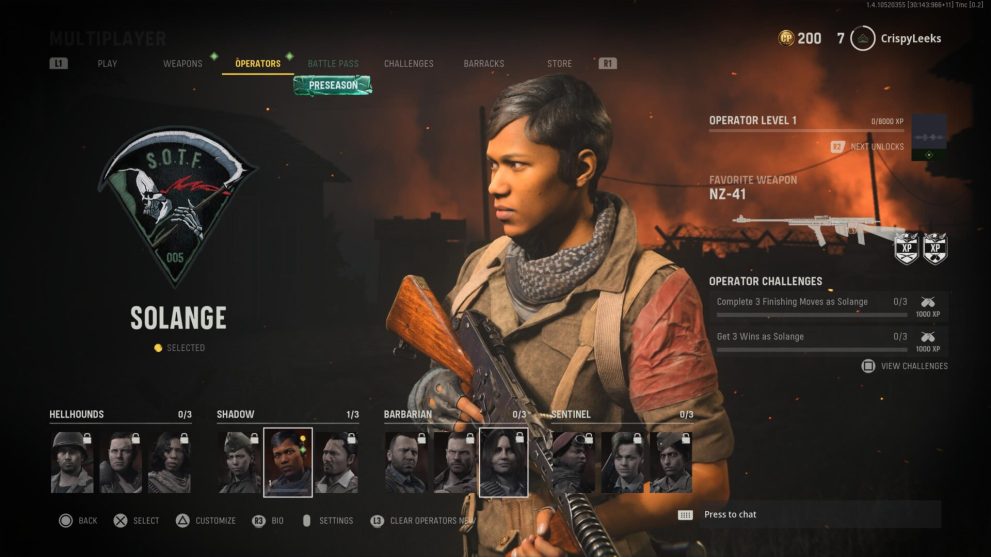The width and height of the screenshot is (991, 557).
Task: Go to the Battle Pass tab
Action: point(333,64)
